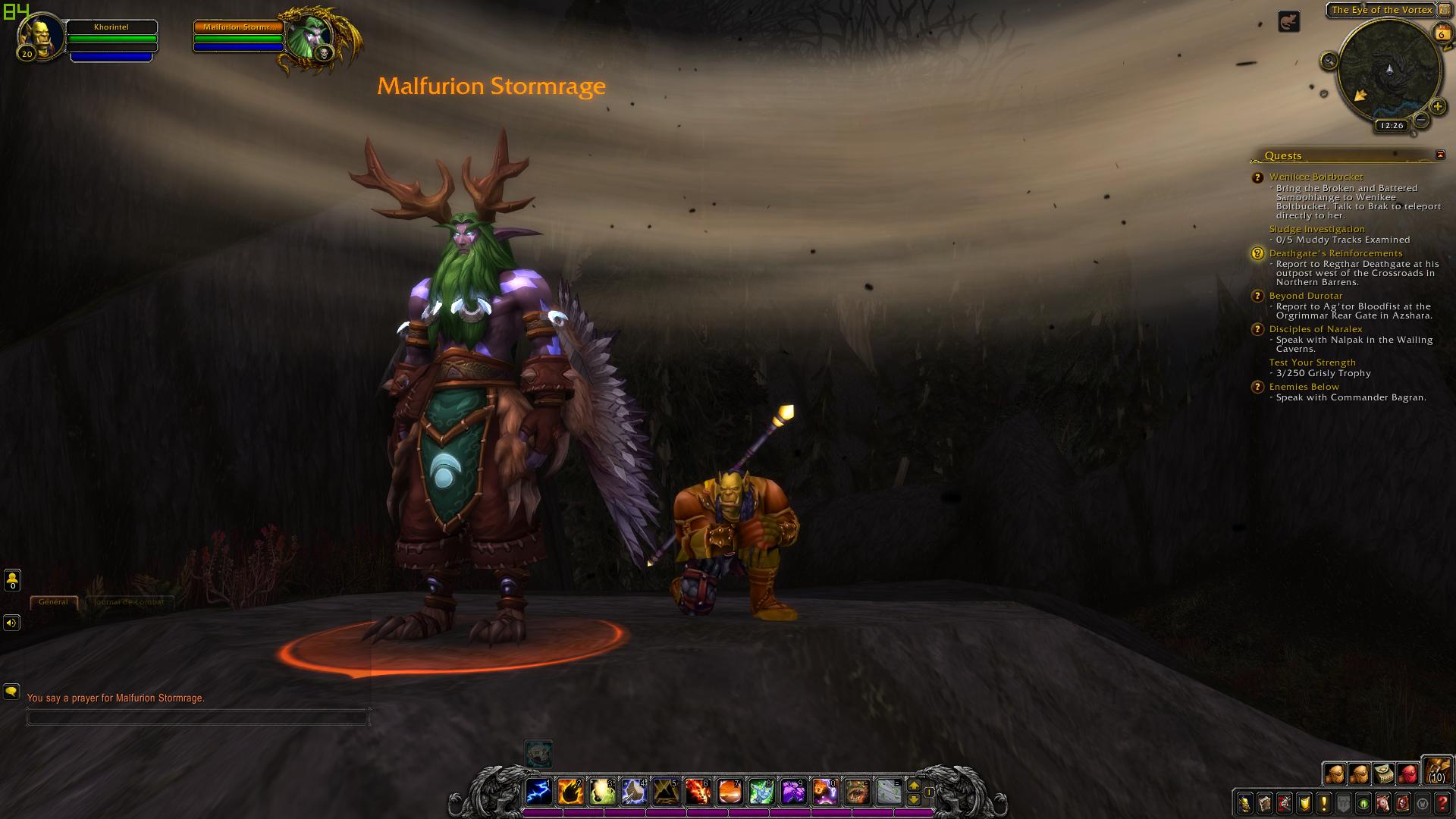Click the chat input field
This screenshot has height=819, width=1456.
[197, 717]
